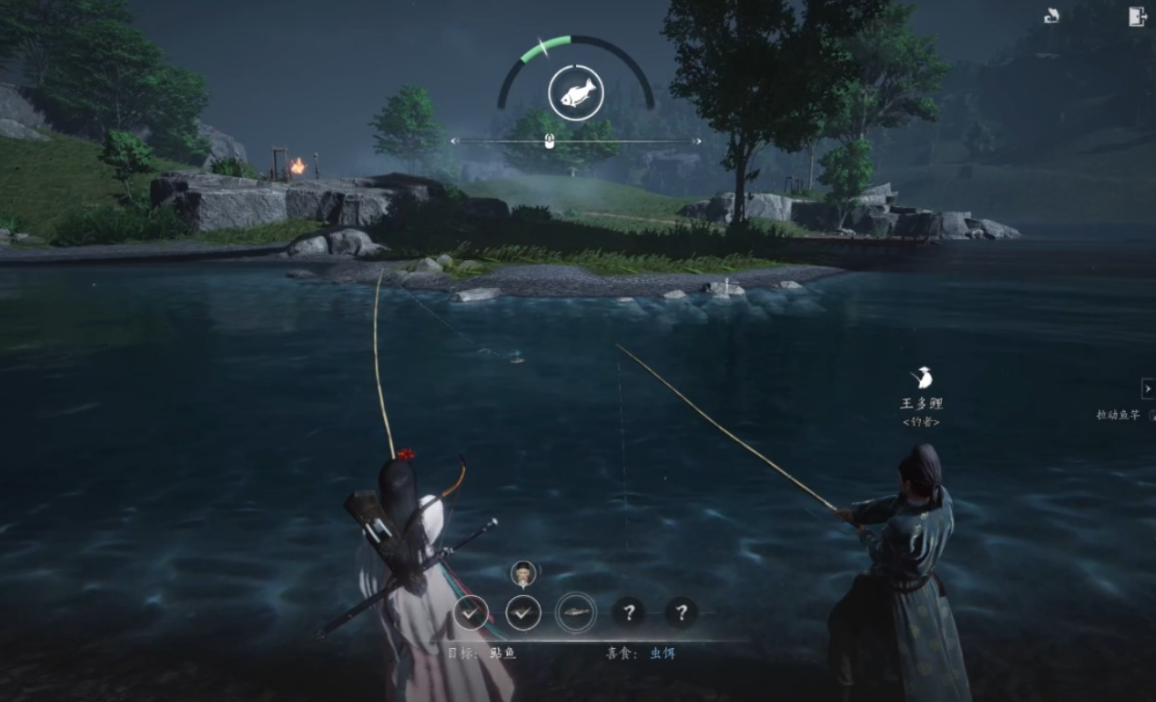Click the angler portrait above the fish slots
Screen dimensions: 1156x702
[523, 573]
